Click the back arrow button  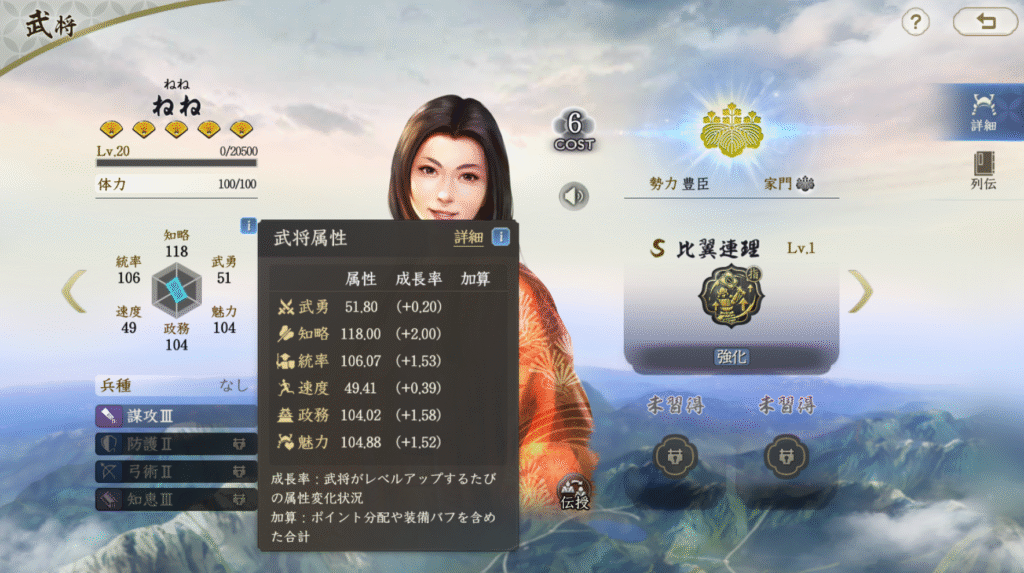tap(985, 21)
